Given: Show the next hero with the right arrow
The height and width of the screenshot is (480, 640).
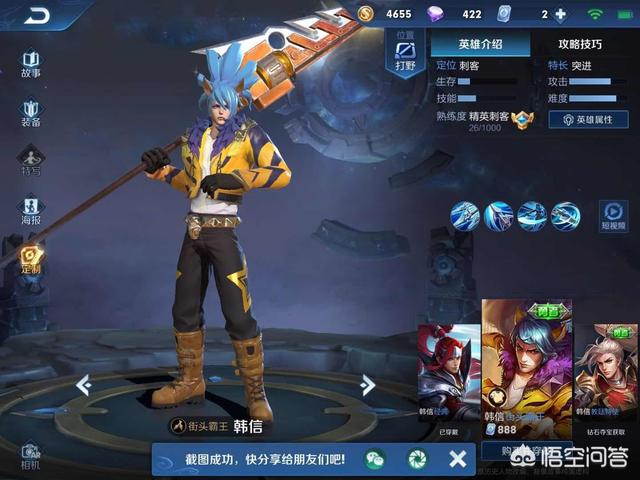Looking at the screenshot, I should pyautogui.click(x=368, y=384).
